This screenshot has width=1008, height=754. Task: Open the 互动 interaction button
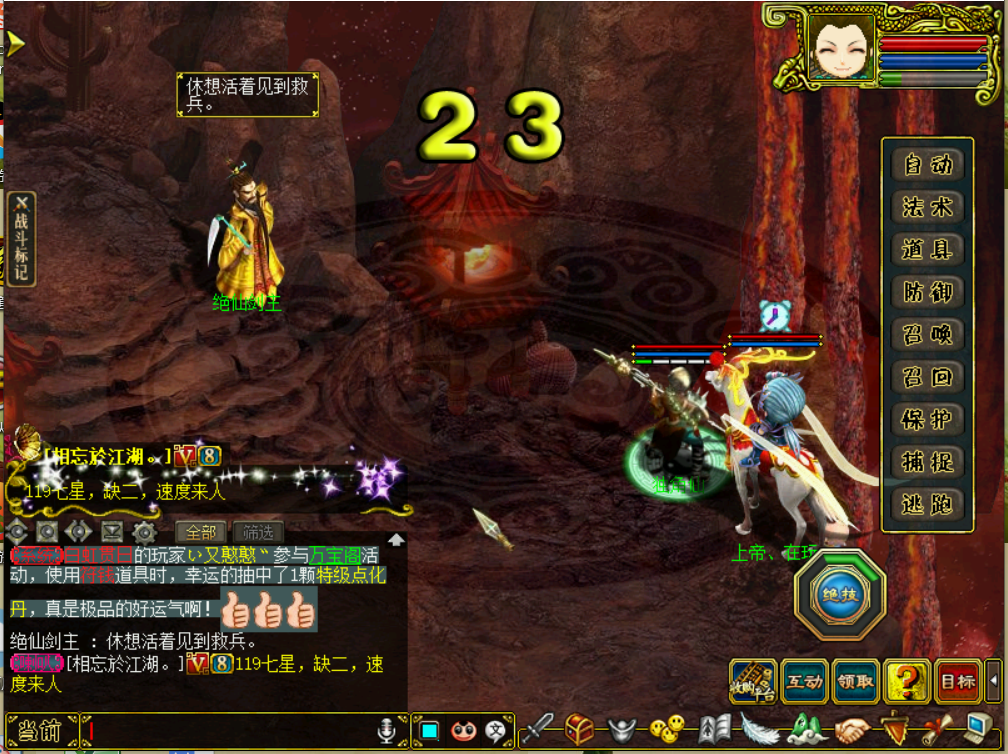click(x=805, y=682)
